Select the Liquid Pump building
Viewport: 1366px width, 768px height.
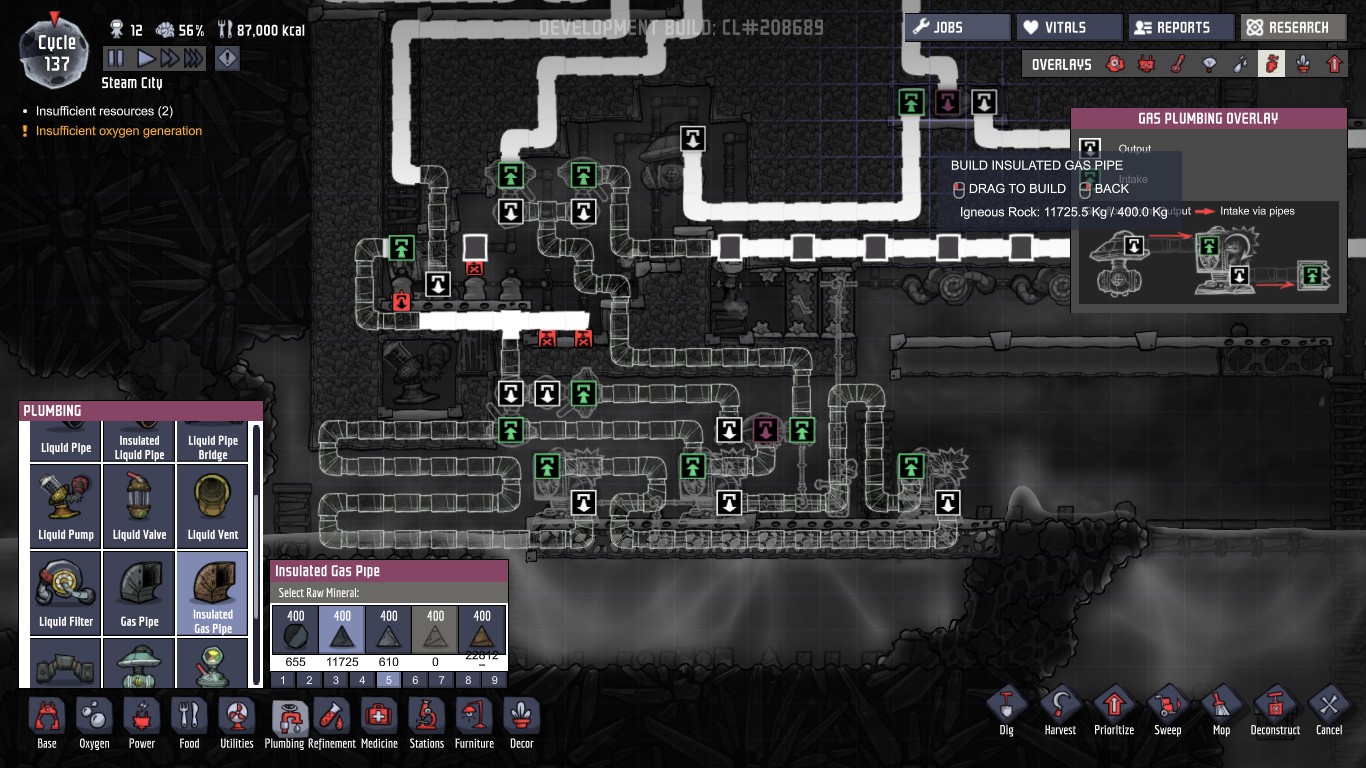pos(66,506)
